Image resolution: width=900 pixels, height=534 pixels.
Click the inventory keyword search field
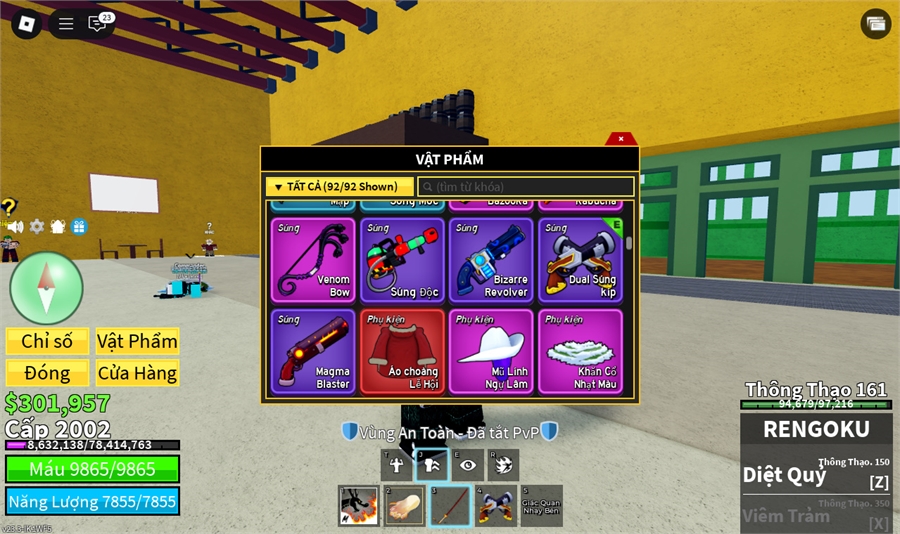[x=526, y=187]
